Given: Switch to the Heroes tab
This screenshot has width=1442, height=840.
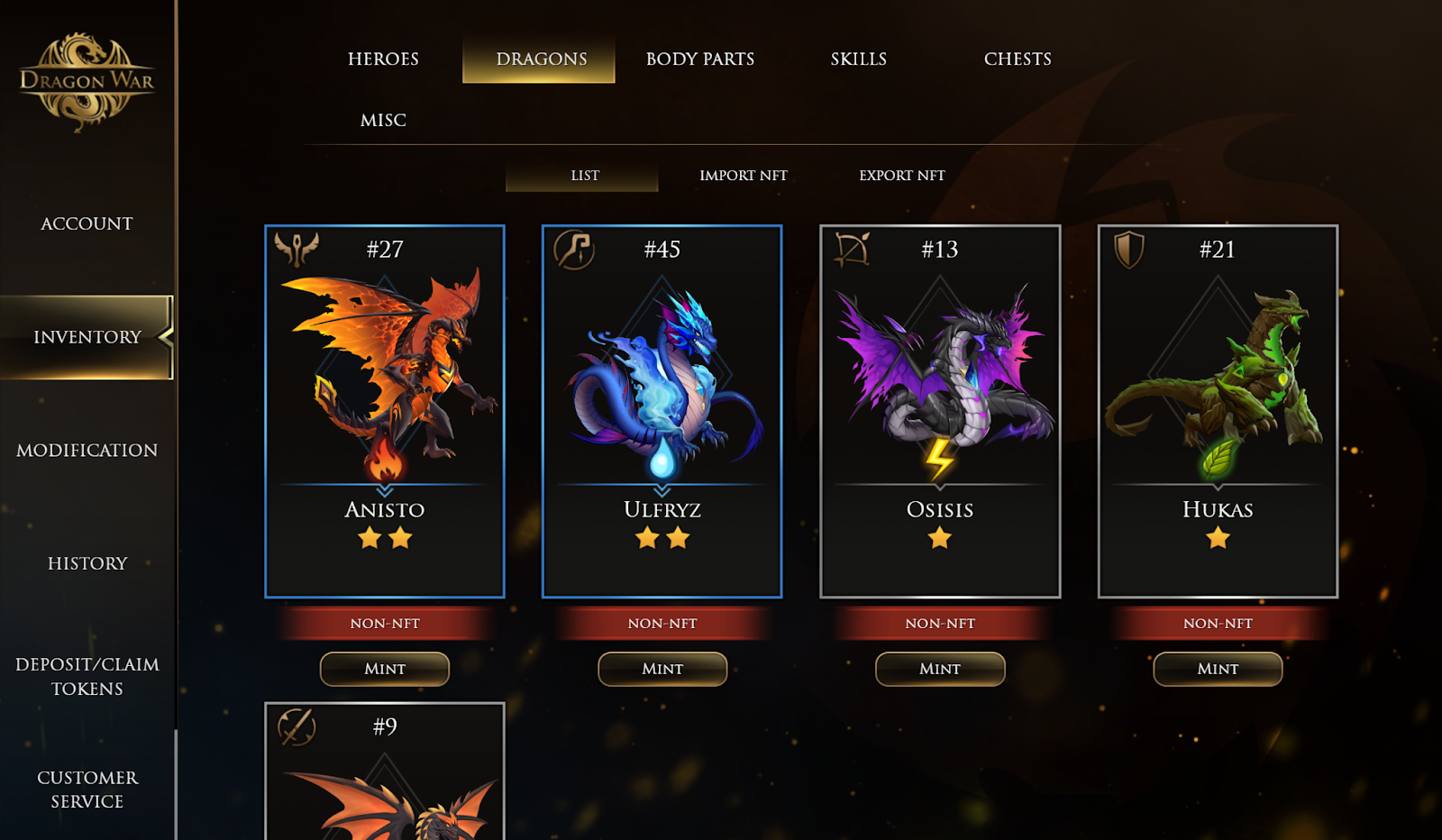Looking at the screenshot, I should click(383, 59).
